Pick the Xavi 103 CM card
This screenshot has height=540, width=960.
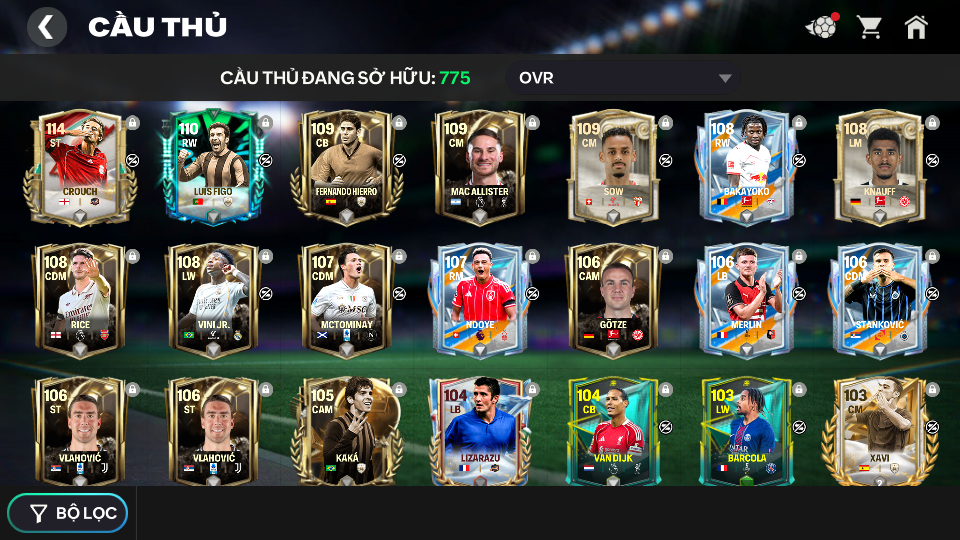pos(878,432)
